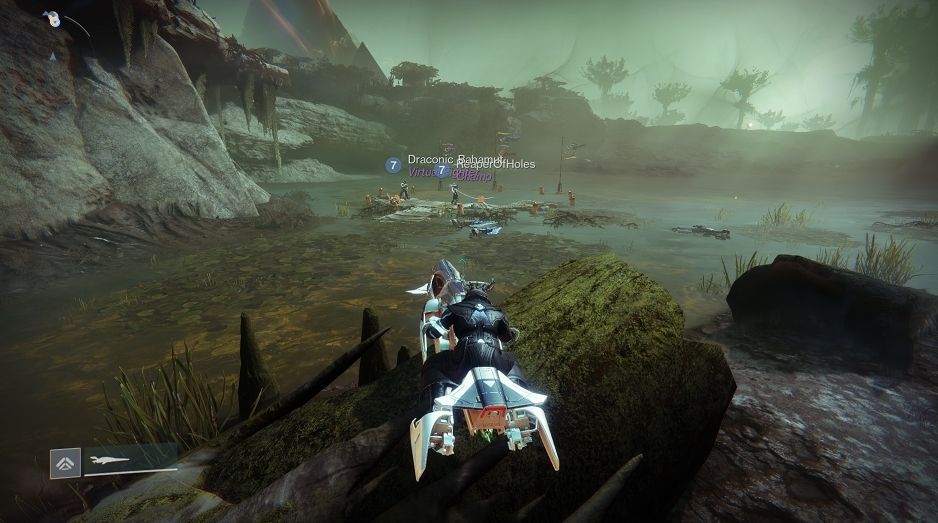Image resolution: width=938 pixels, height=523 pixels.
Task: Click the circular radar in the corner
Action: tap(53, 20)
